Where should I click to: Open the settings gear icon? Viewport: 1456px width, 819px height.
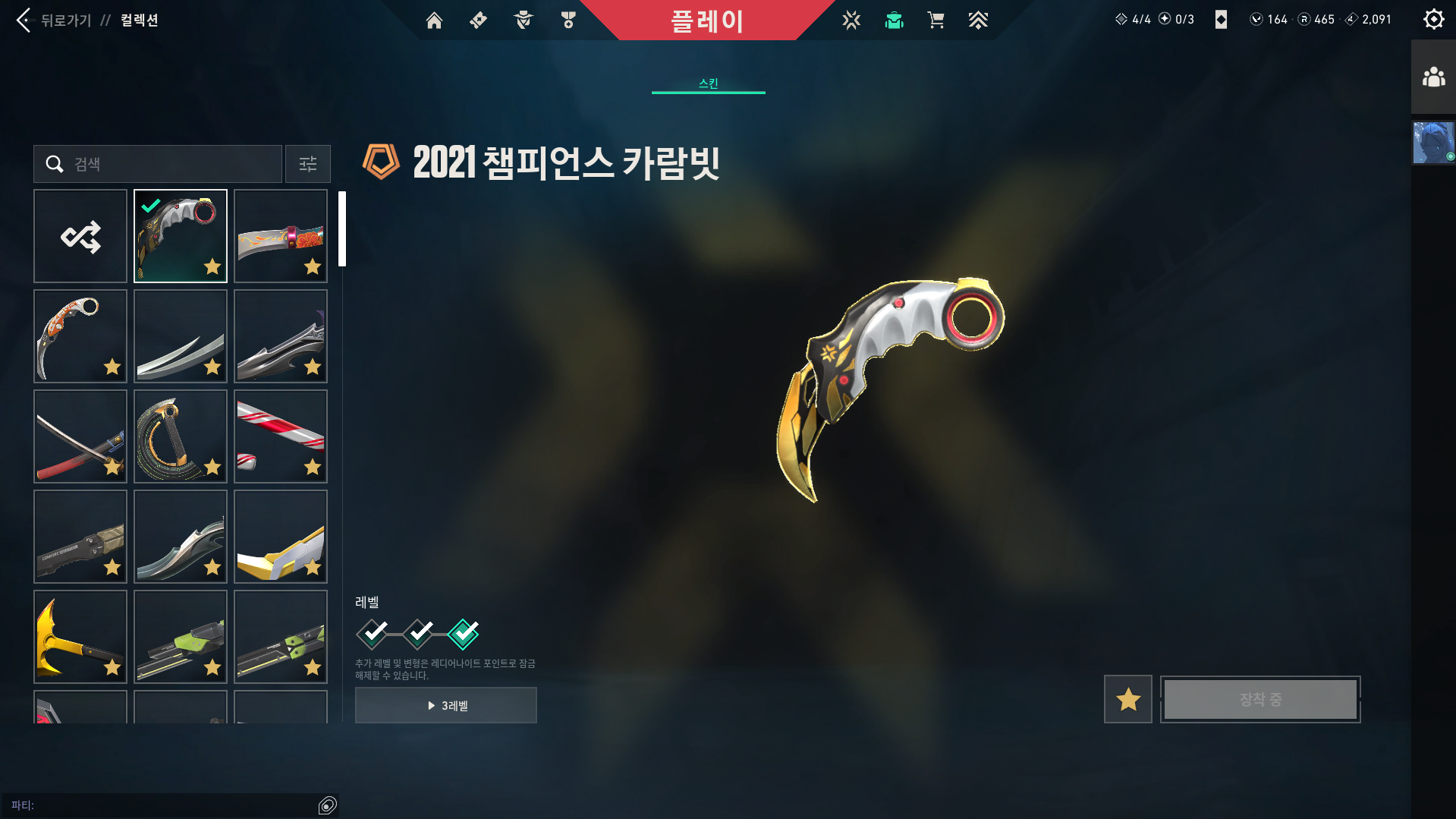[x=1433, y=19]
